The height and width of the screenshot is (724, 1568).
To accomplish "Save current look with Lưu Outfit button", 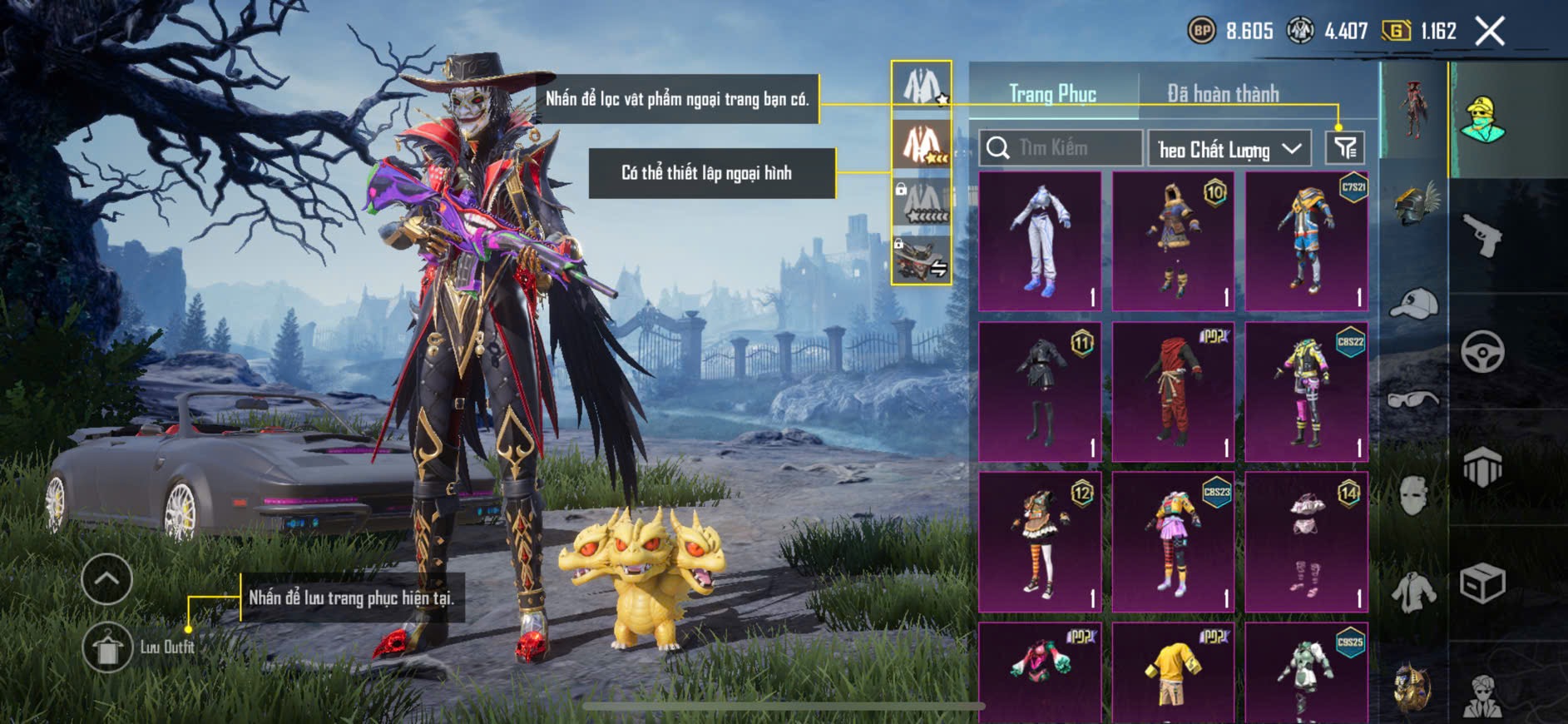I will 107,647.
